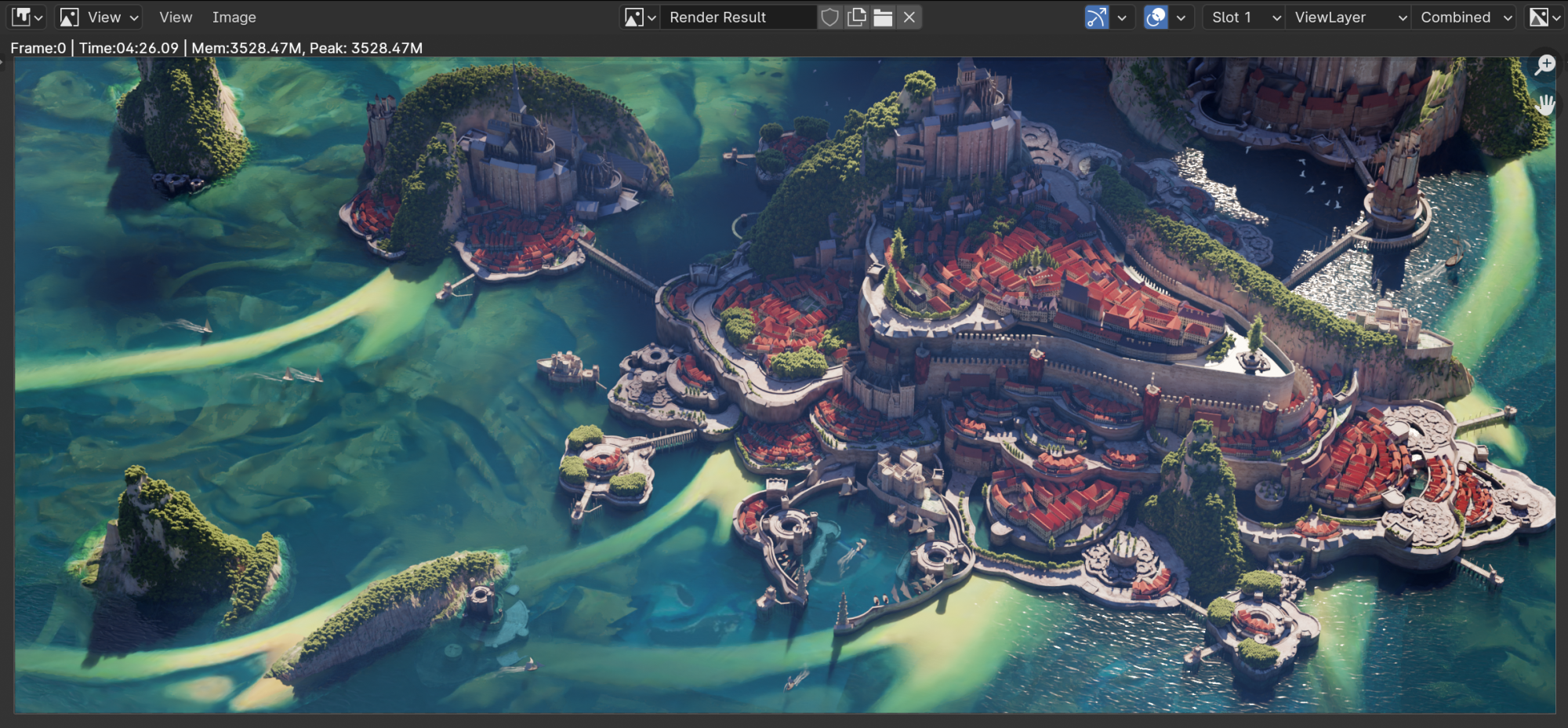This screenshot has height=728, width=1568.
Task: Unlink the Render Result image
Action: [x=909, y=17]
